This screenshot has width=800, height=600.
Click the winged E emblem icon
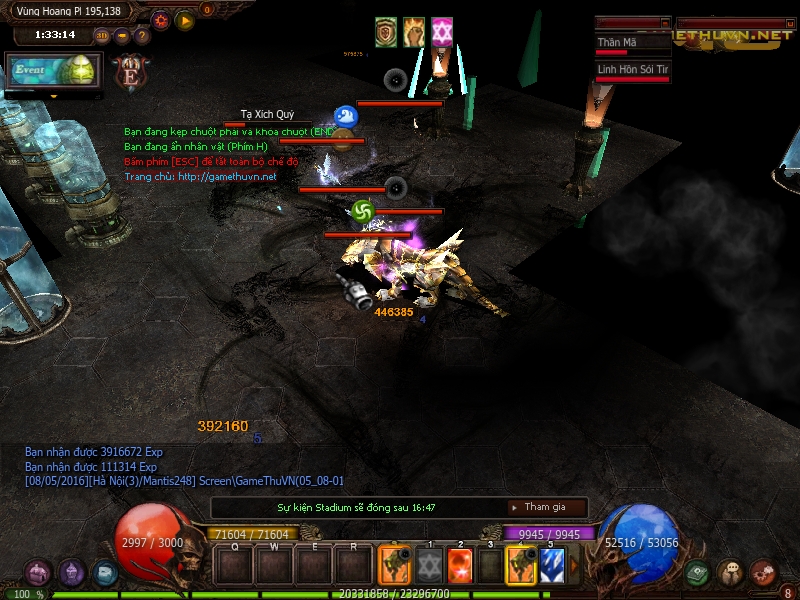point(130,72)
